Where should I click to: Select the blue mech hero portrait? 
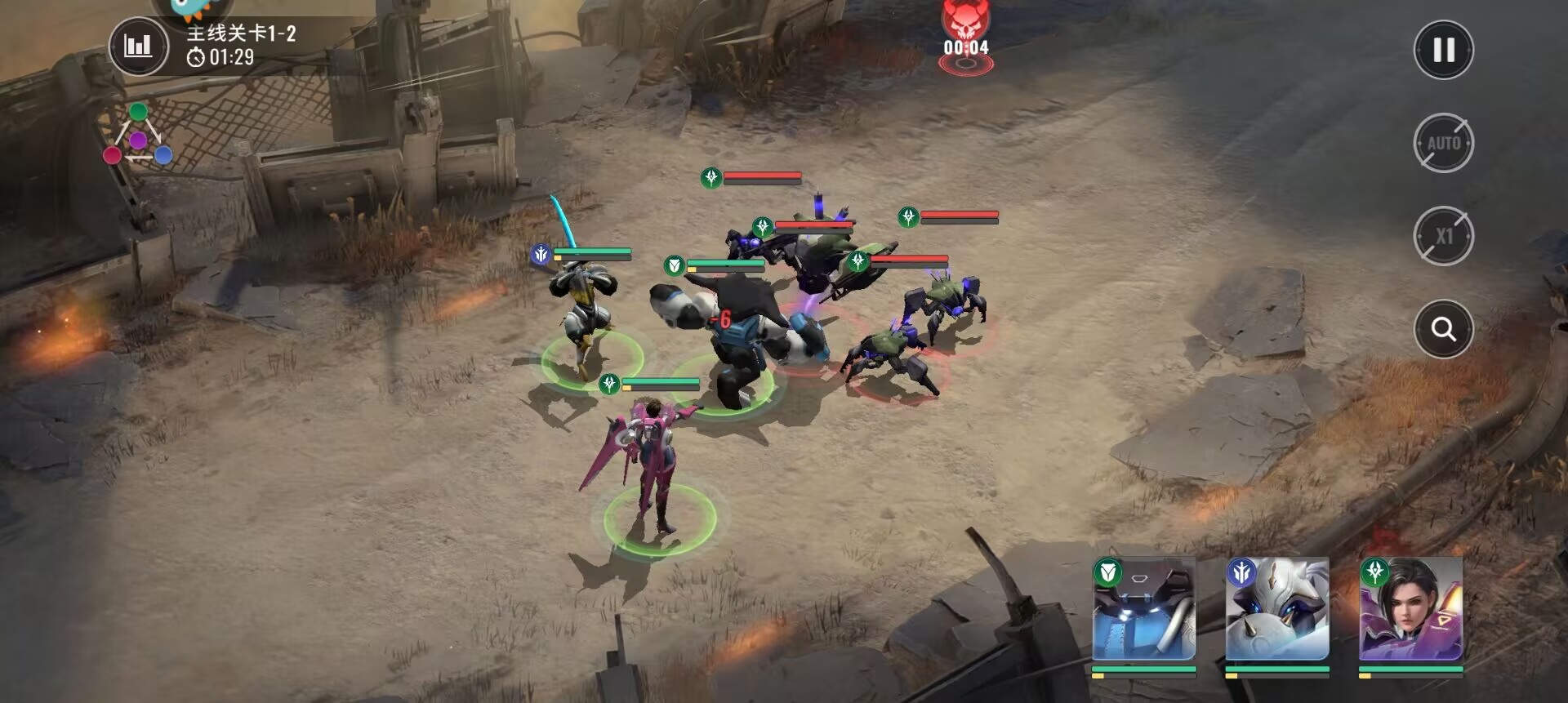1143,609
